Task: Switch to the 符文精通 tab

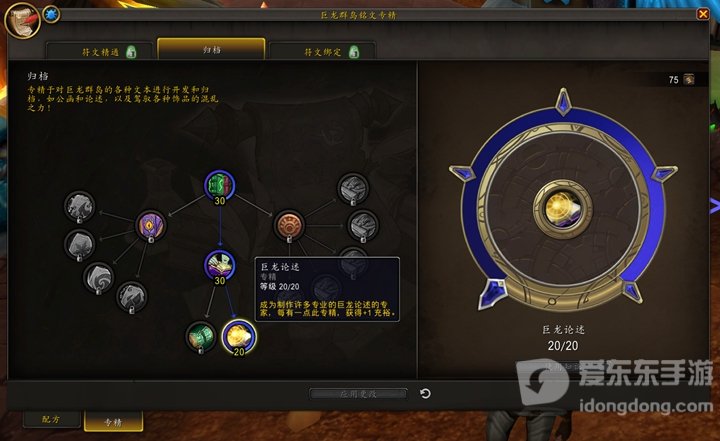Action: 100,51
